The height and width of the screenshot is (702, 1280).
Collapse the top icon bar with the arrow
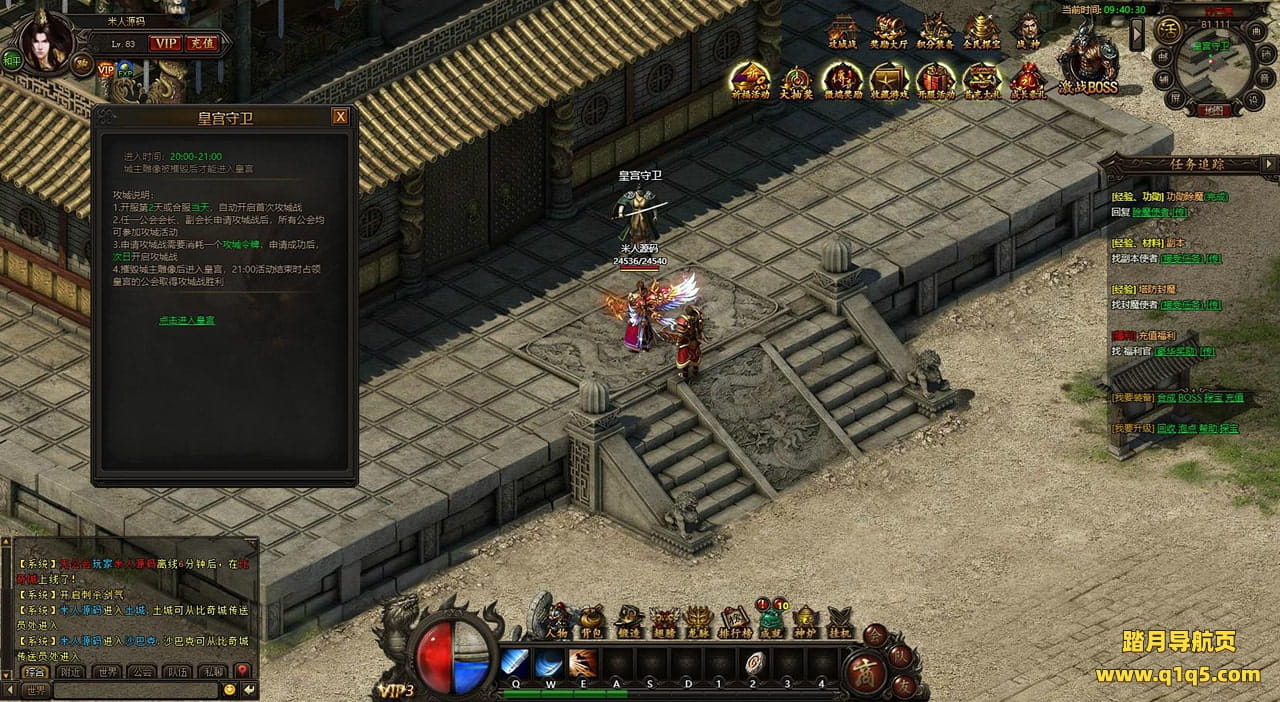[x=1136, y=34]
